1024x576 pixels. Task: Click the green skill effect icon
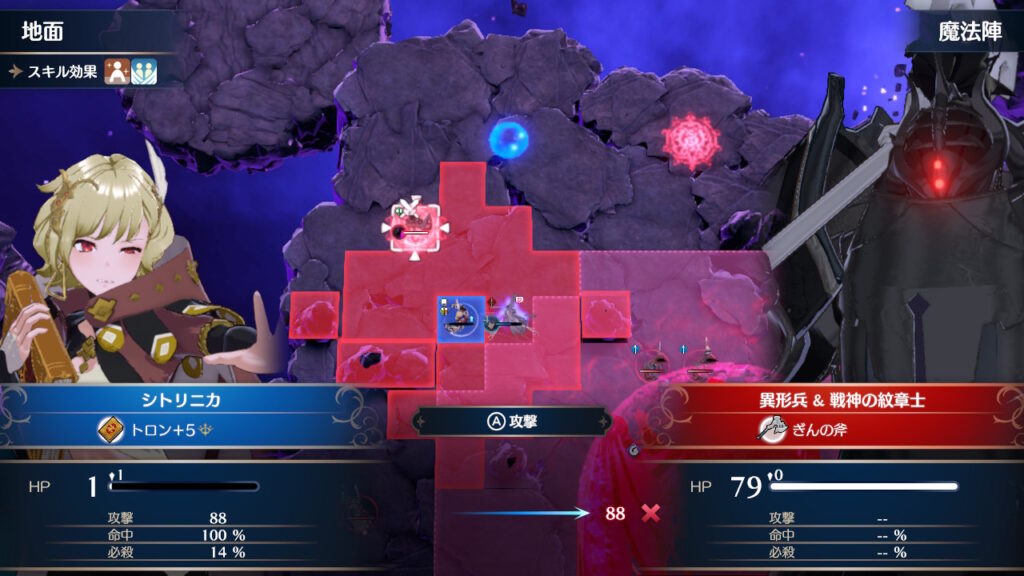pyautogui.click(x=145, y=71)
